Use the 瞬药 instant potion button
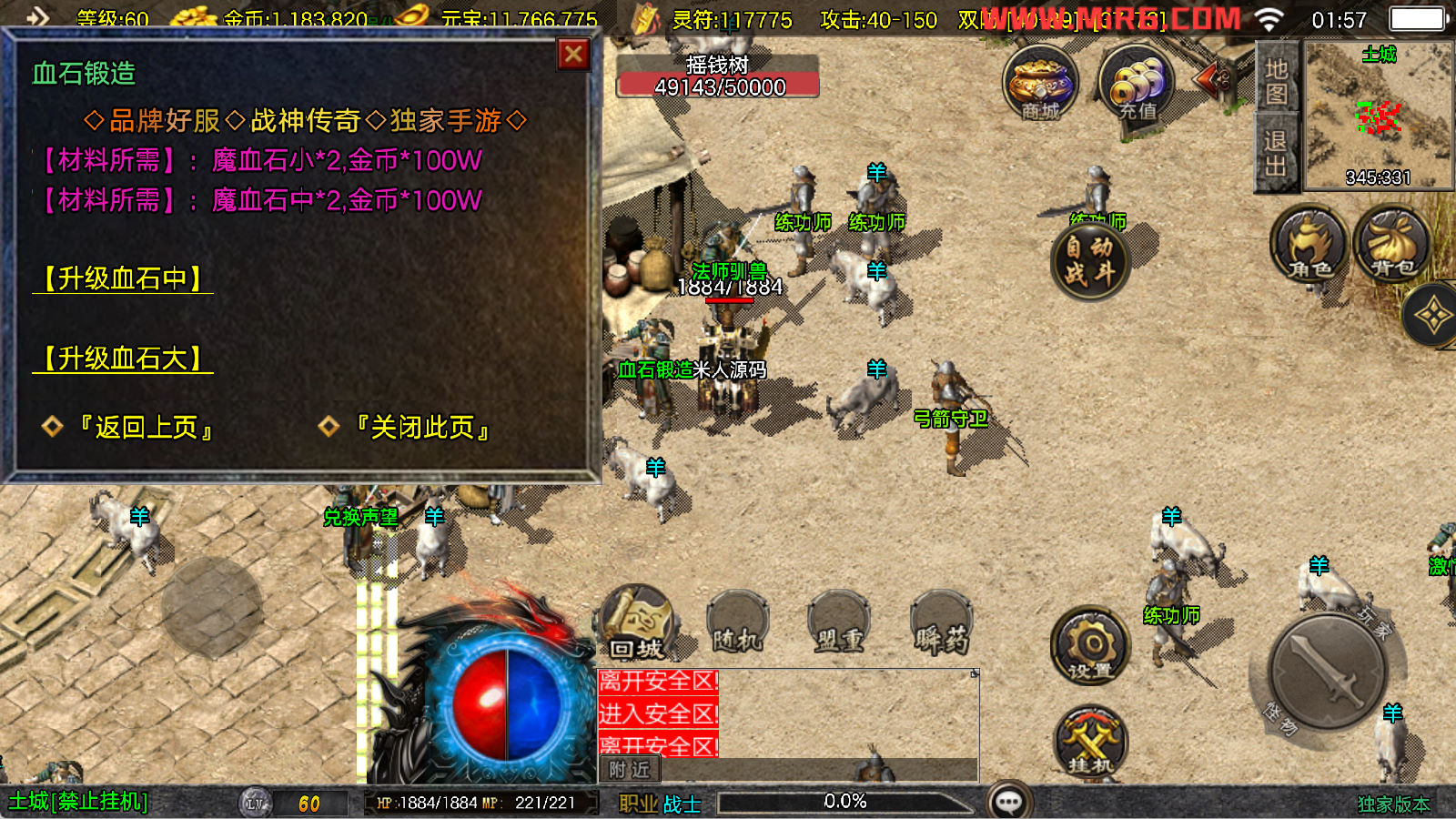This screenshot has width=1456, height=819. 941,626
